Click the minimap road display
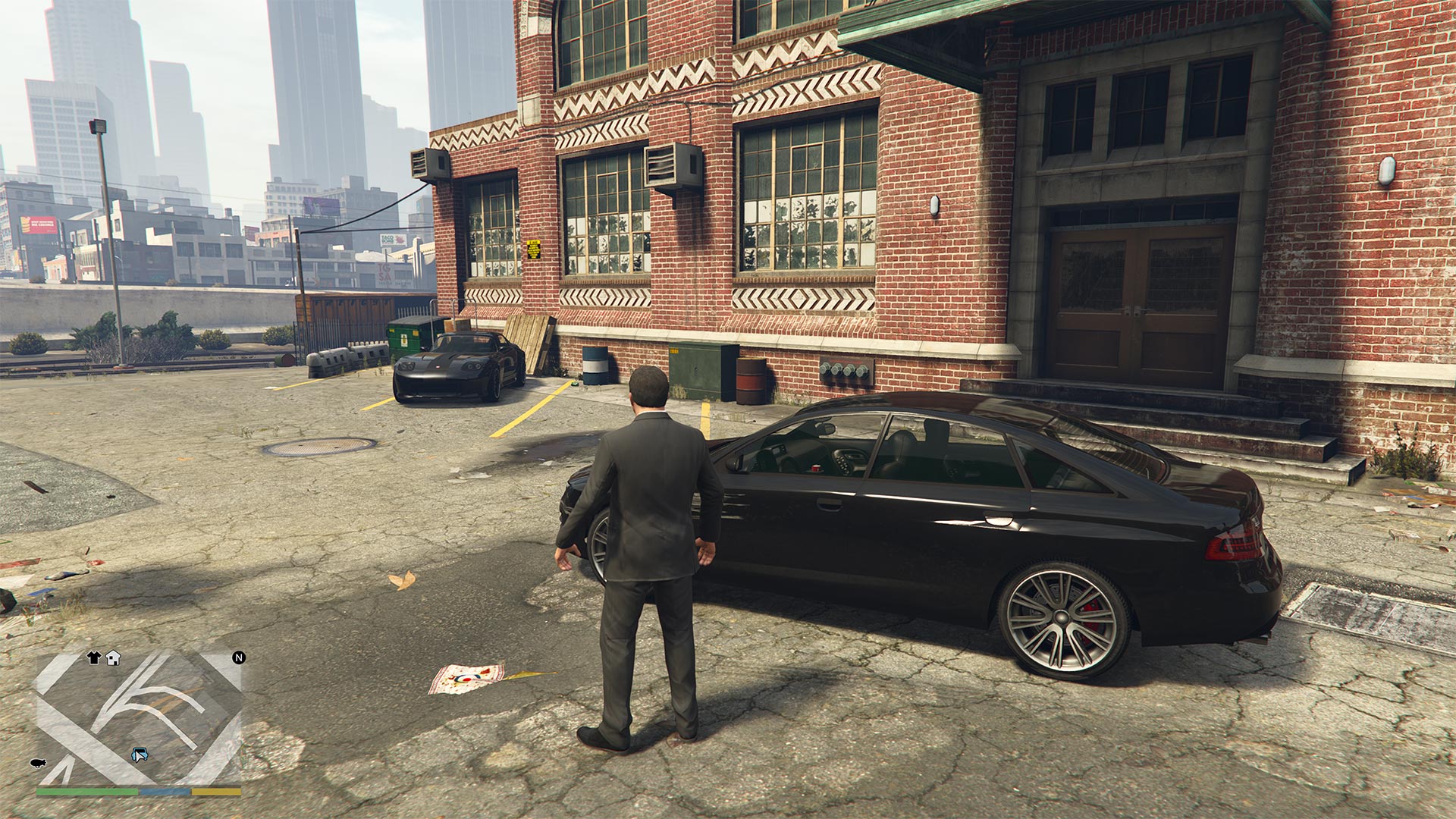This screenshot has height=819, width=1456. [139, 717]
